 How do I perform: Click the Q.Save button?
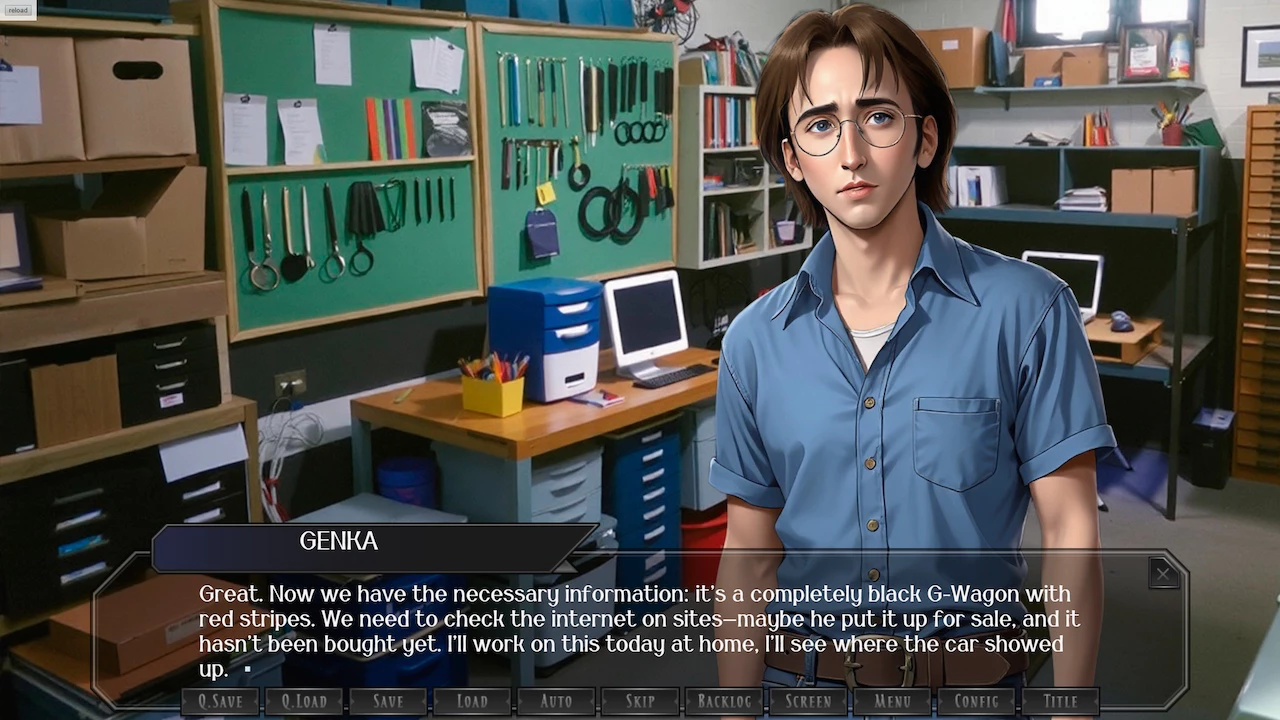(x=220, y=701)
